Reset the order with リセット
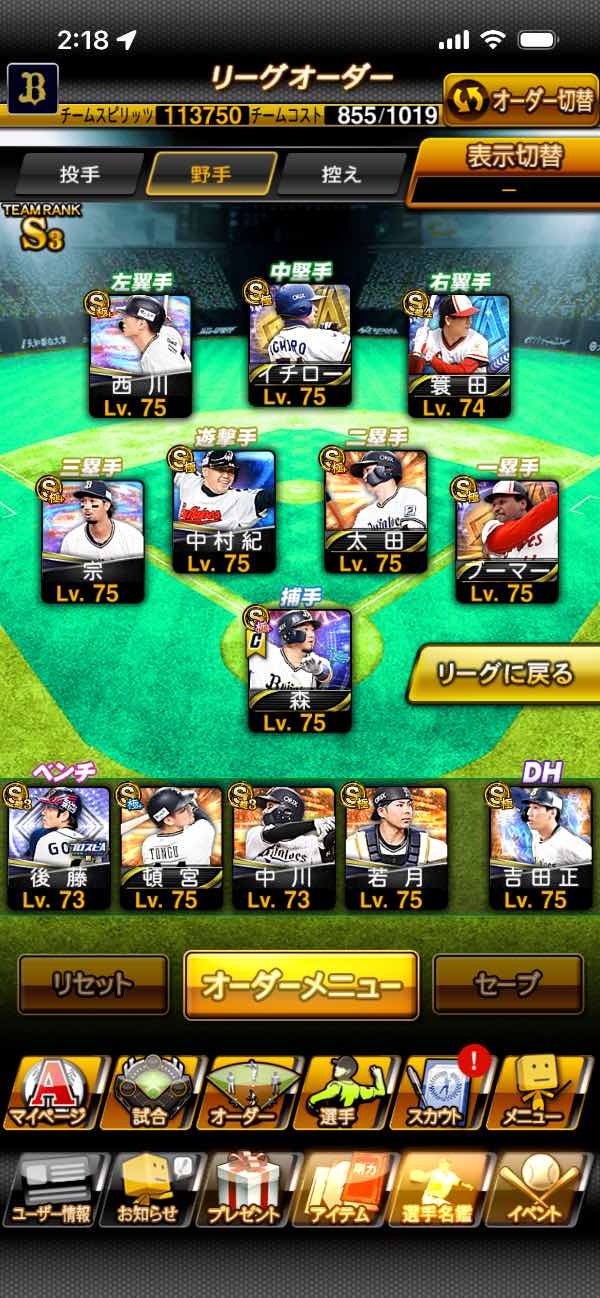Viewport: 600px width, 1298px height. pos(94,984)
